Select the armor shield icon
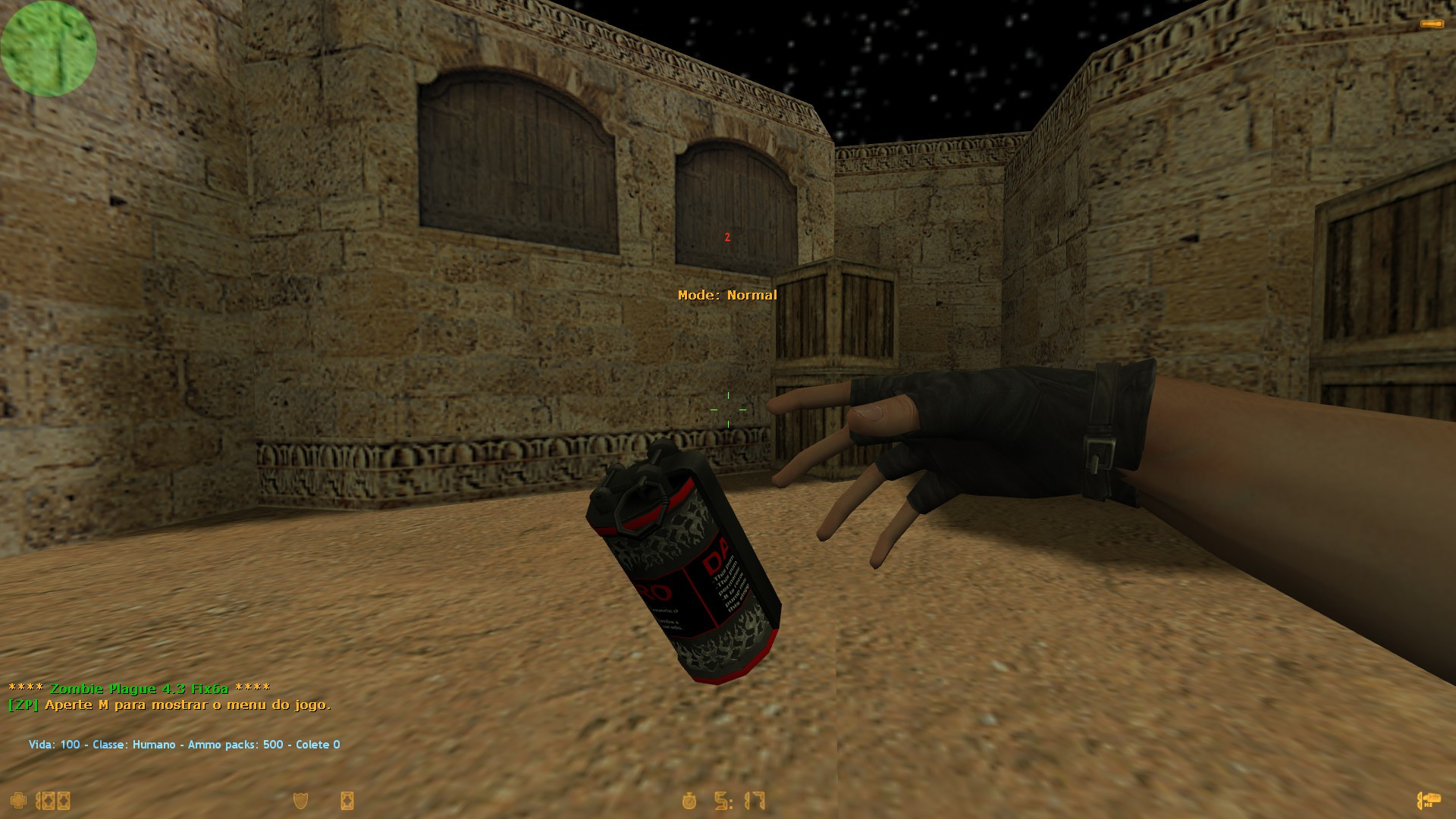This screenshot has width=1456, height=819. [299, 799]
